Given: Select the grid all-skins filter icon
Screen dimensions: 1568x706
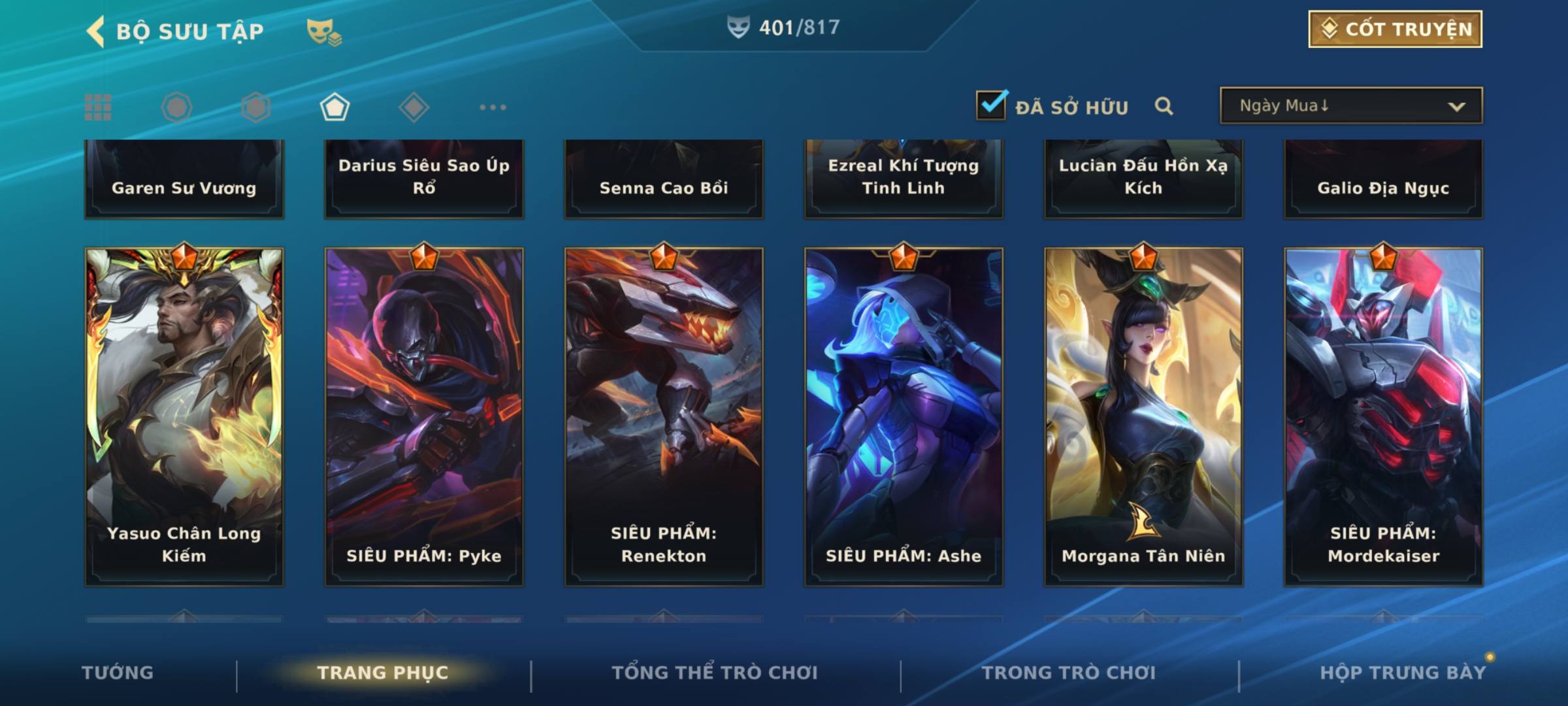Looking at the screenshot, I should 98,107.
